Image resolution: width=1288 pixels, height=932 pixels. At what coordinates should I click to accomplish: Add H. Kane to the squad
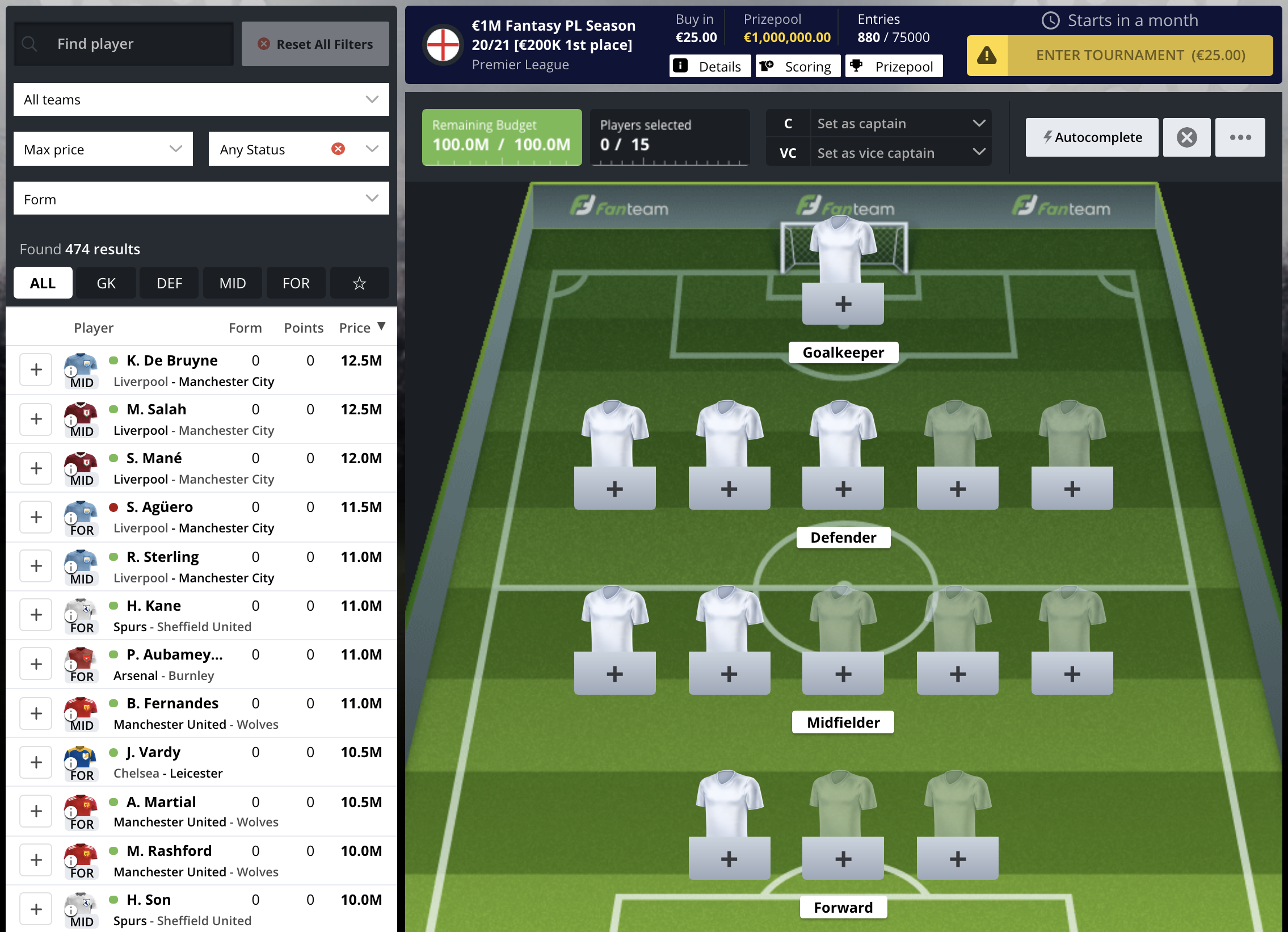36,615
